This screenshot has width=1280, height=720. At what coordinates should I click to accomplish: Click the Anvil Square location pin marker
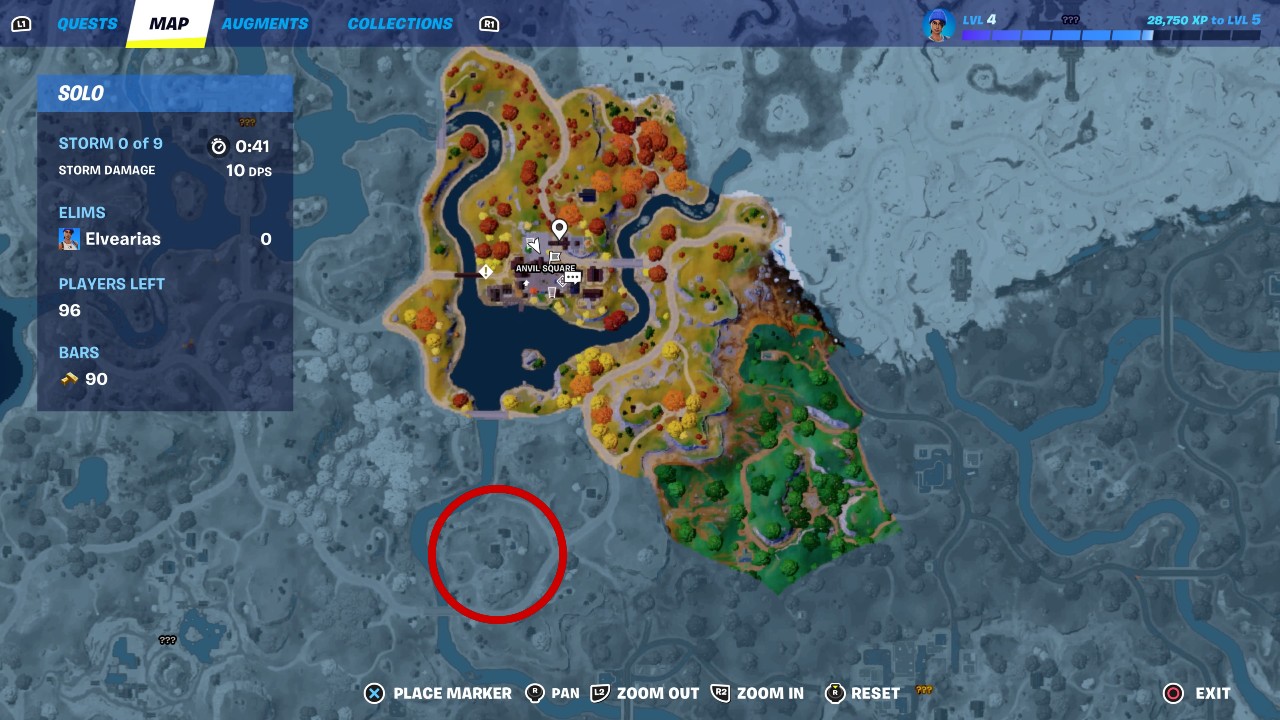tap(559, 228)
